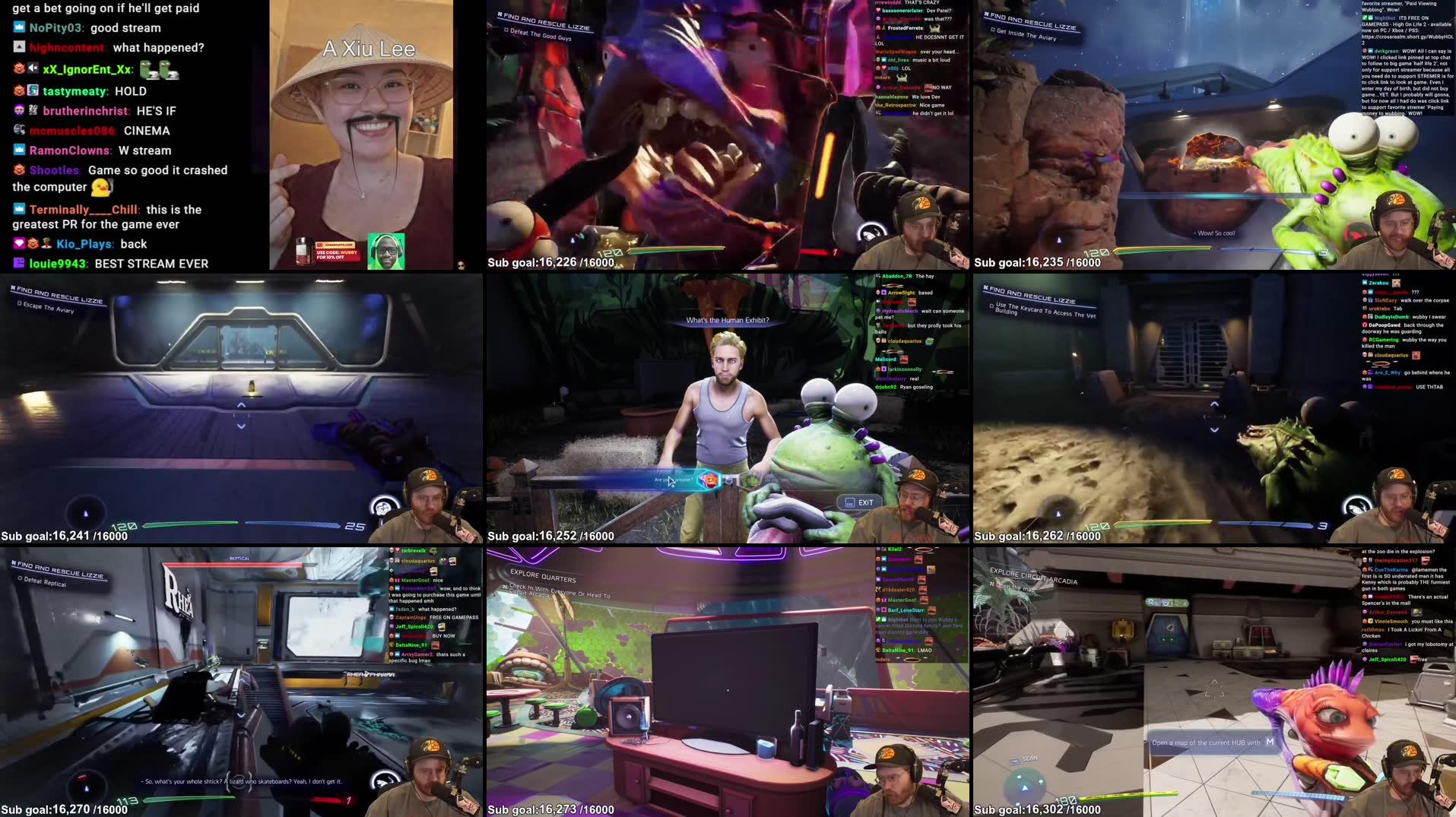Click the gem badge next to Kio_Plays
Image resolution: width=1456 pixels, height=817 pixels.
tap(18, 243)
